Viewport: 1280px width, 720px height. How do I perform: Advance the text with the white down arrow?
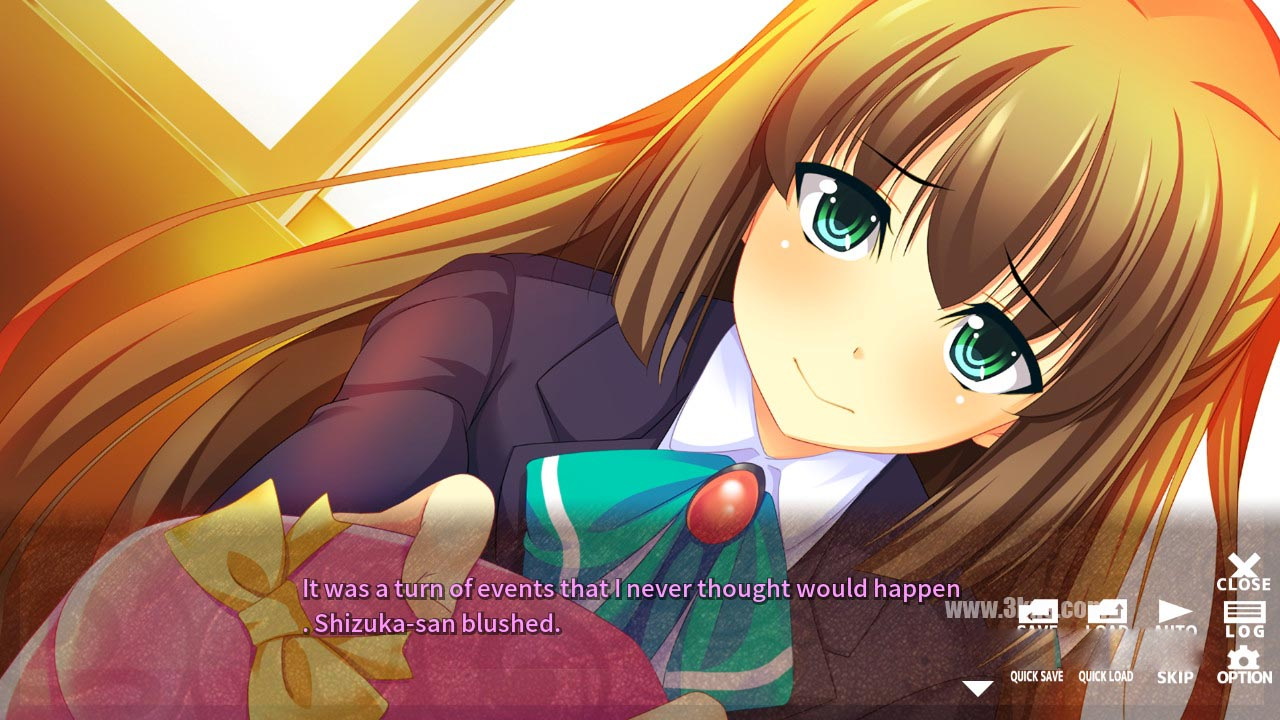(x=977, y=688)
